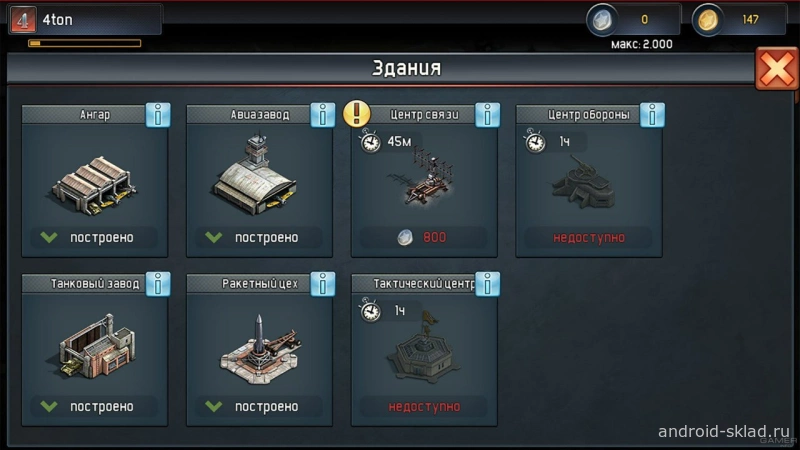Image resolution: width=800 pixels, height=450 pixels.
Task: Open info for Ракетный цех
Action: point(322,284)
